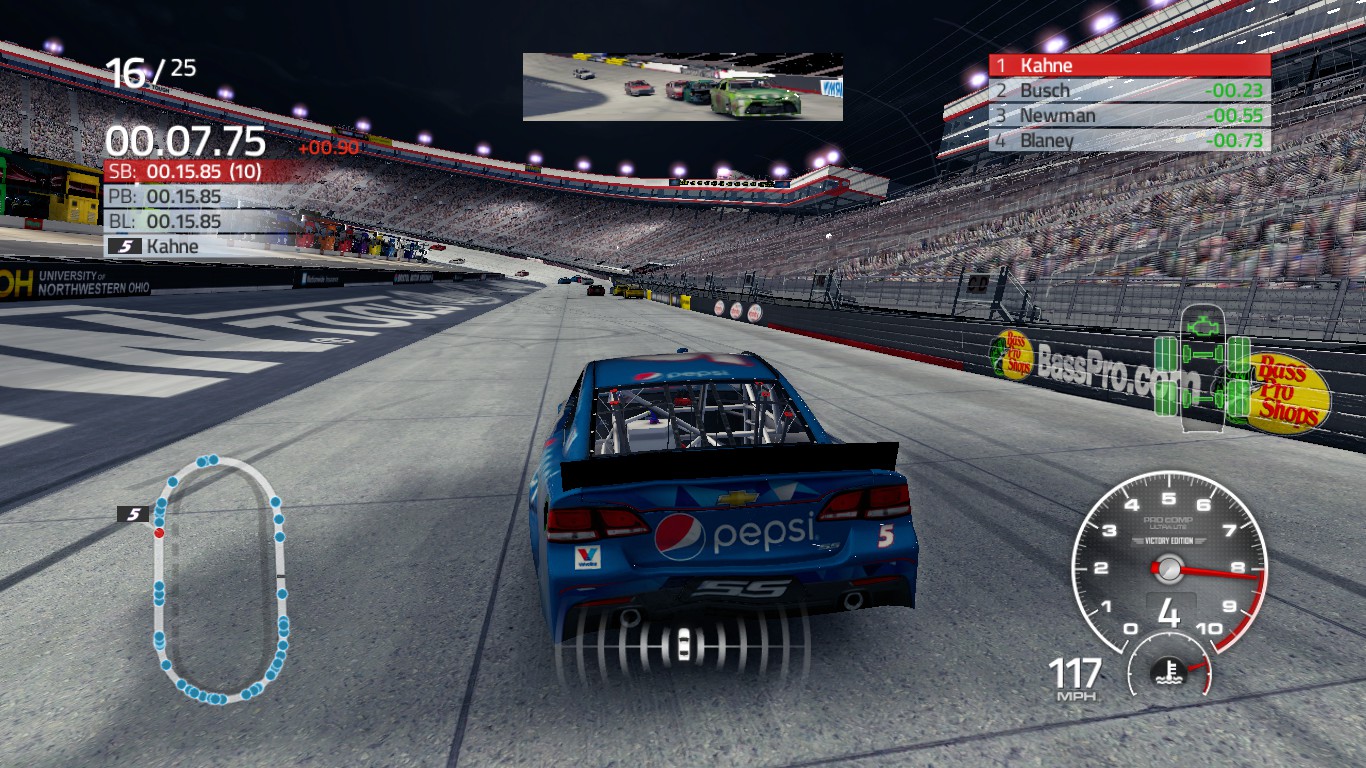Select Kahne's row in the leaderboard
The width and height of the screenshot is (1366, 768).
point(1129,66)
